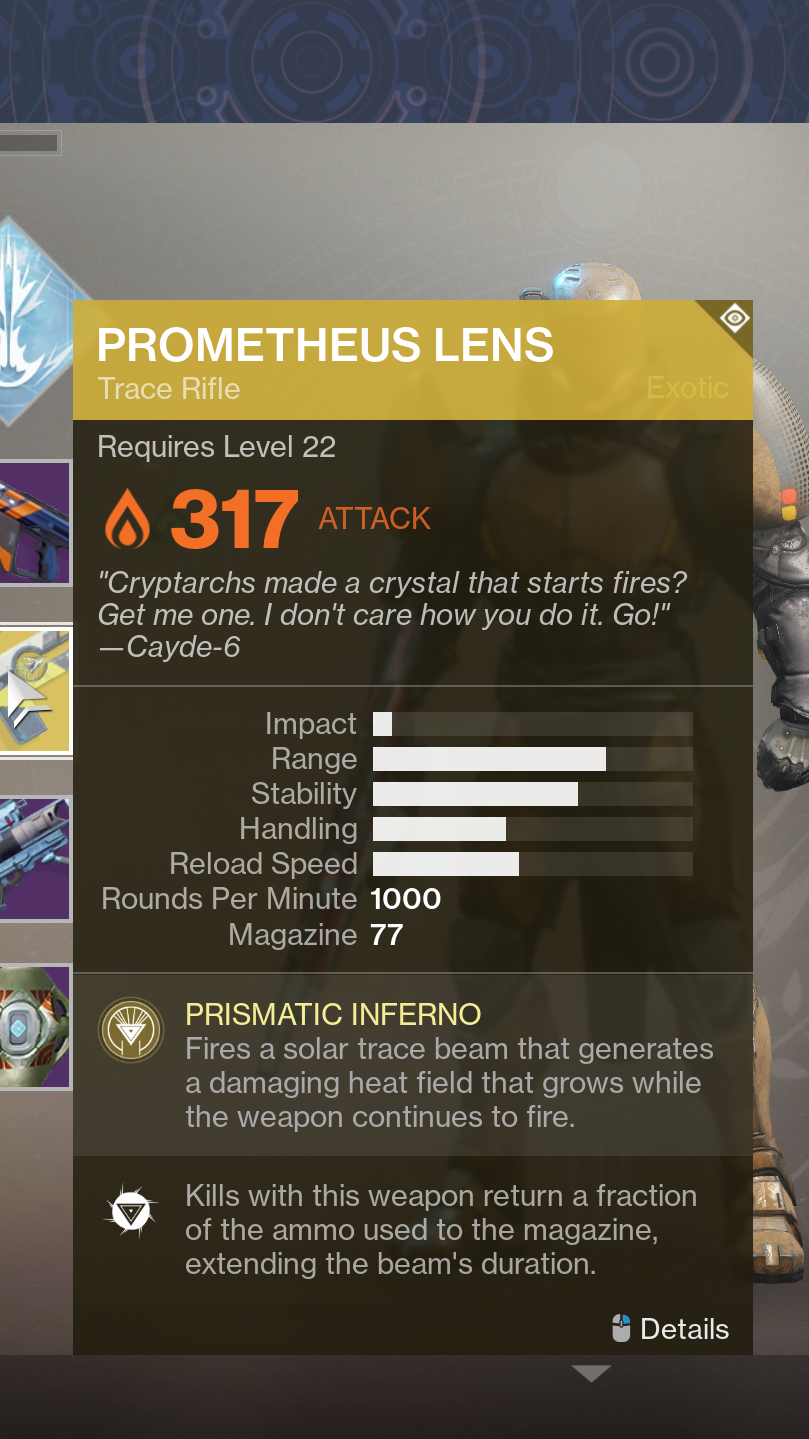Screen dimensions: 809x1439
Task: Select the blue-grey heavy weapon slot
Action: coord(33,858)
